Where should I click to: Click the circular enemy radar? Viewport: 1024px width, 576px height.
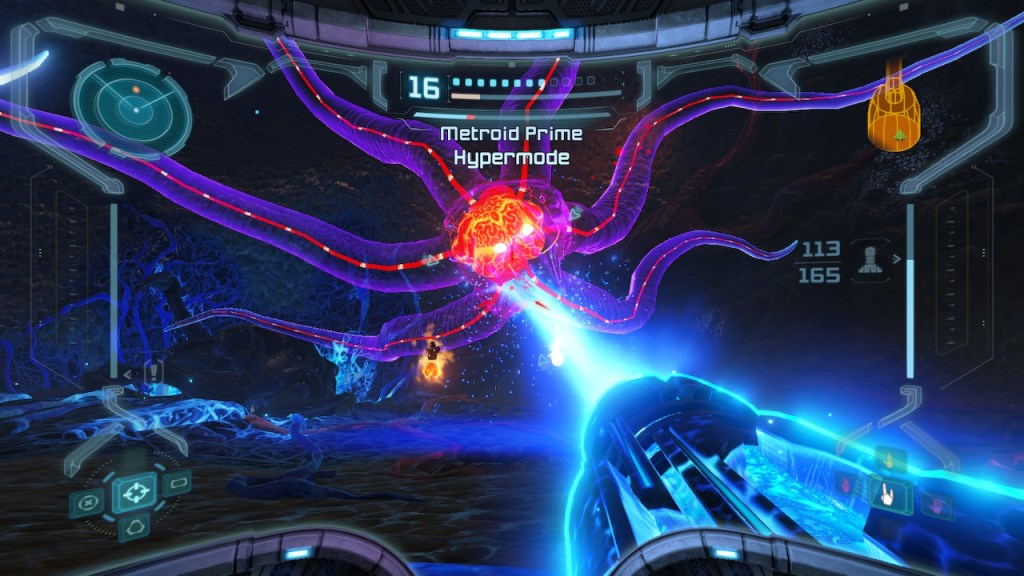[x=131, y=102]
